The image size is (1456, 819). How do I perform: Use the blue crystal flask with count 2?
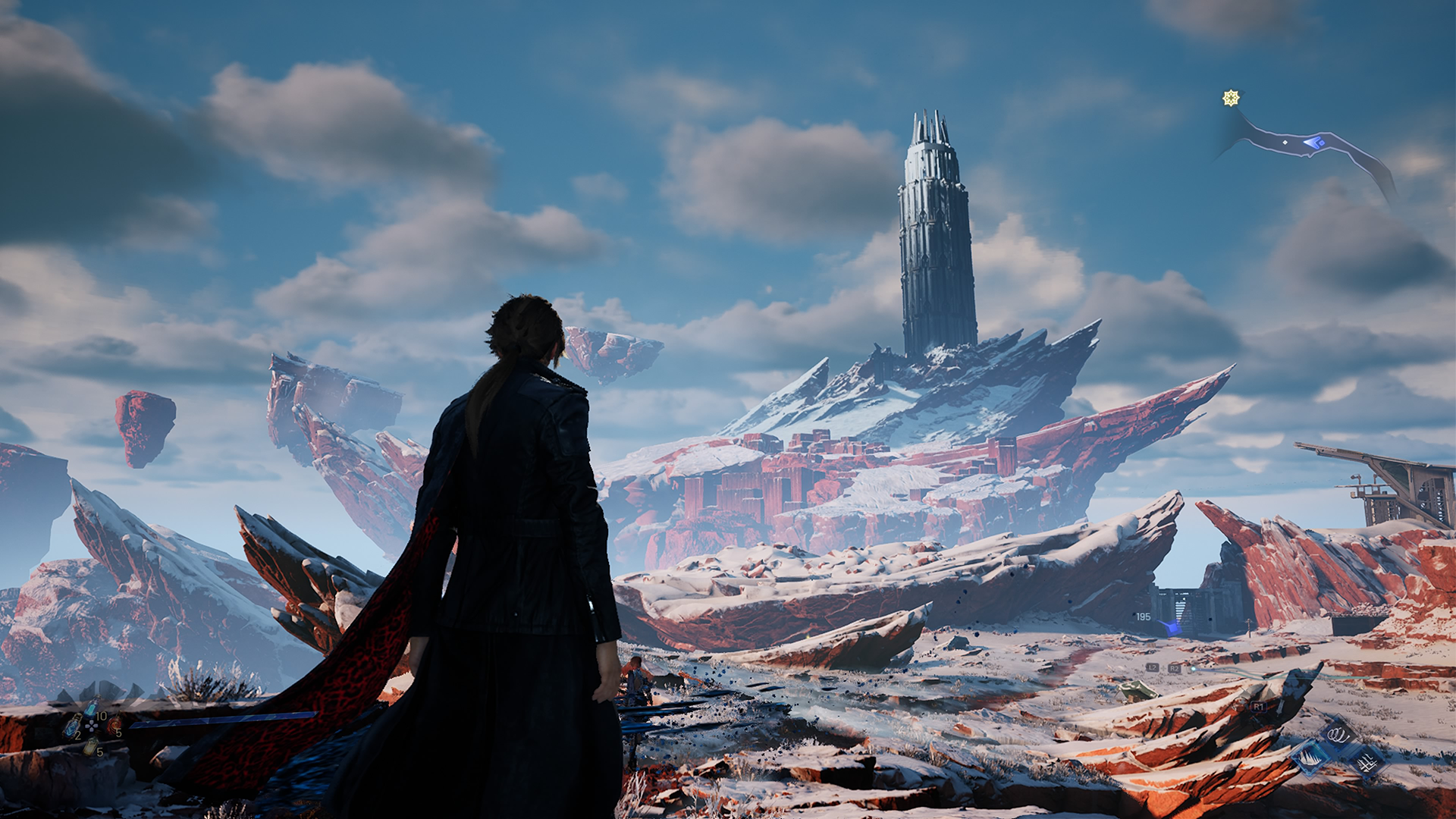[x=72, y=728]
